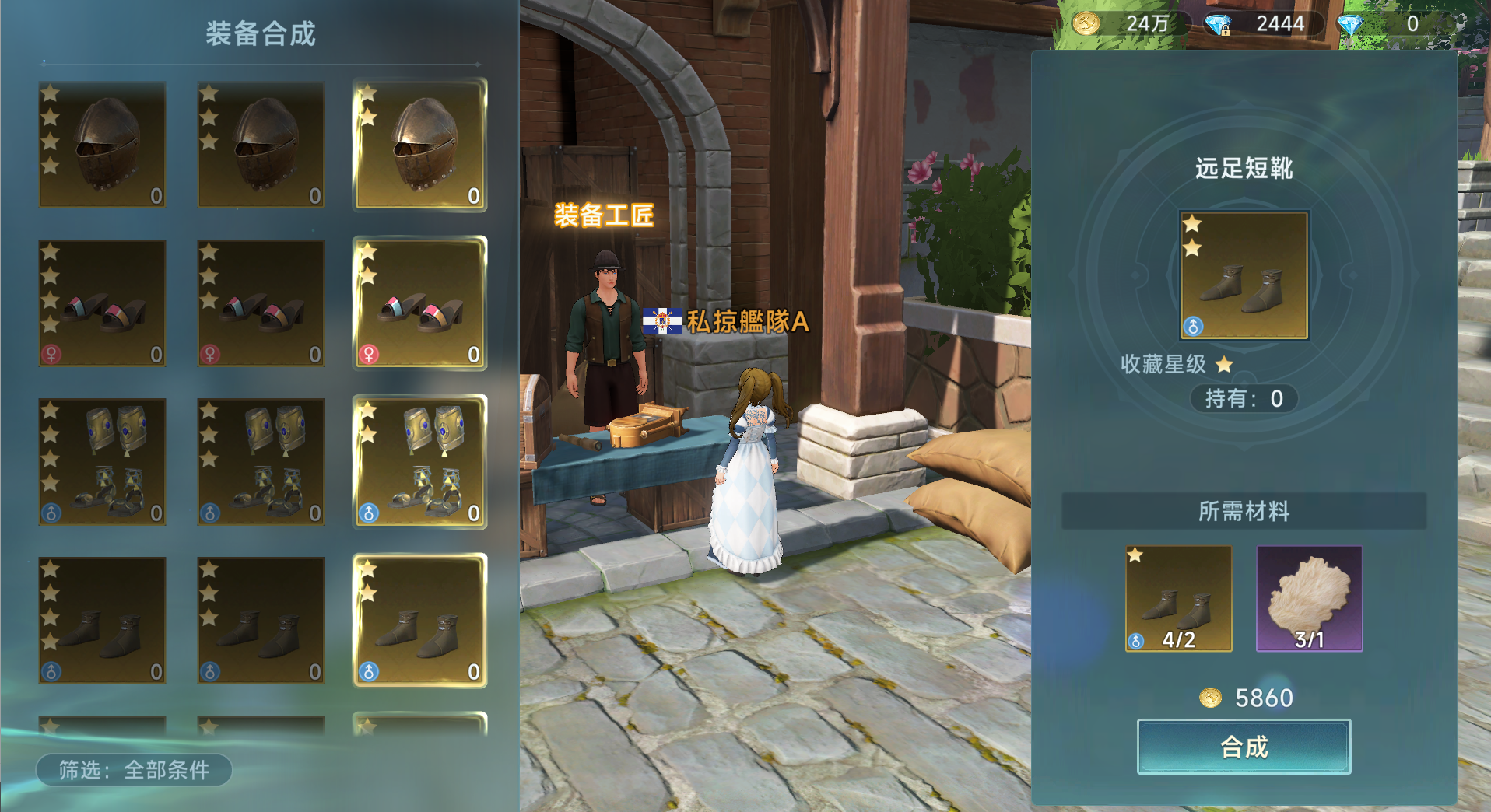This screenshot has width=1491, height=812.
Task: Choose the three-star pink sandals slot
Action: point(261,303)
